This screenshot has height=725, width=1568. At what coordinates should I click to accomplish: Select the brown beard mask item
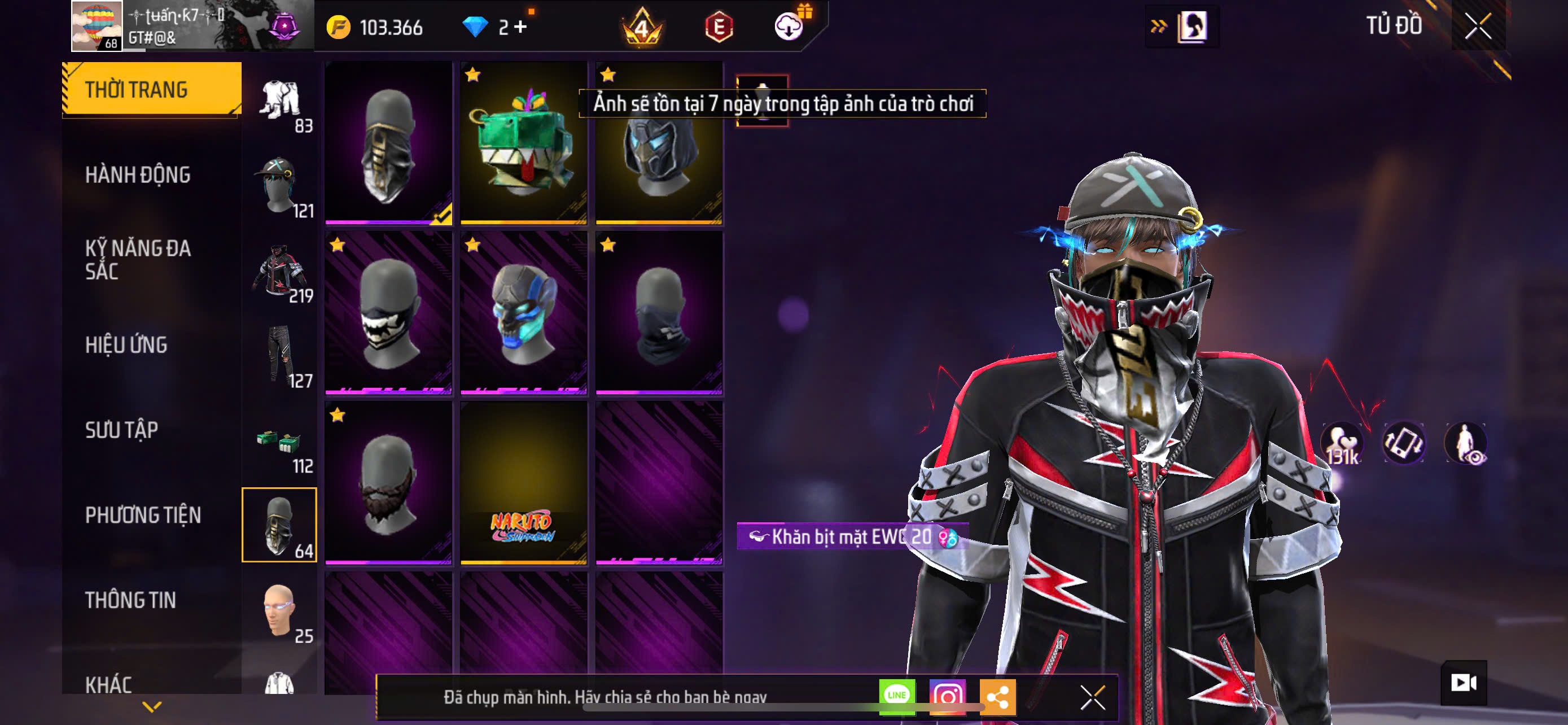coord(388,483)
